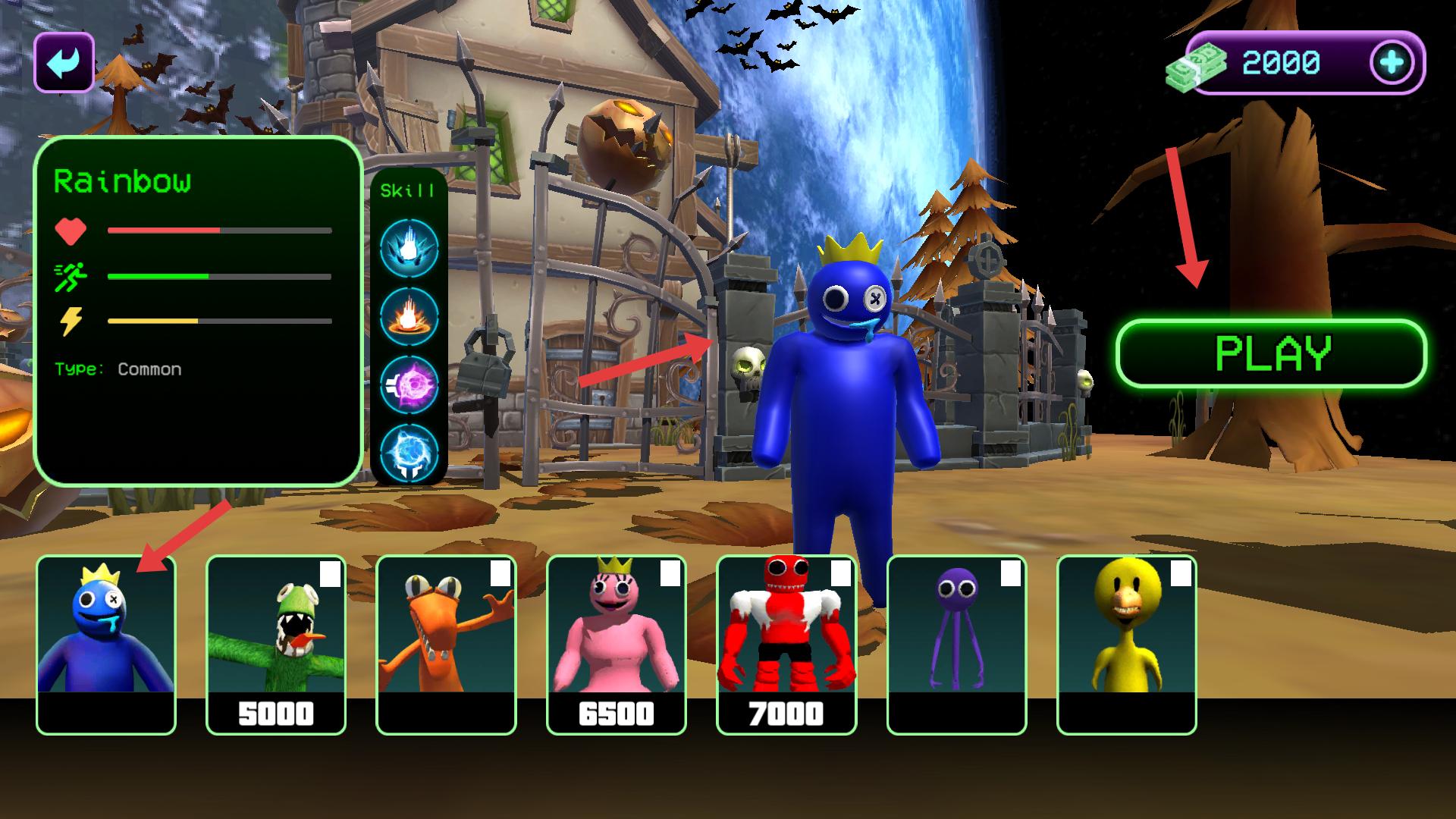Image resolution: width=1456 pixels, height=819 pixels.
Task: Go back with the arrow button
Action: tap(64, 63)
